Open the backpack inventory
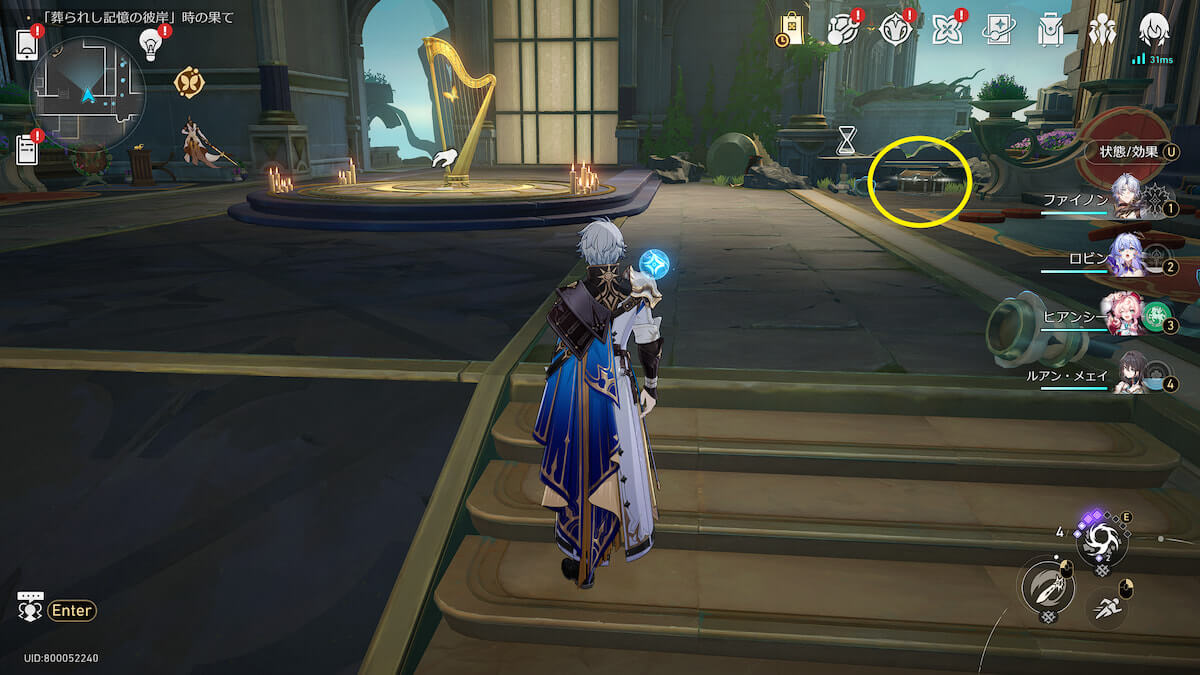The width and height of the screenshot is (1200, 675). coord(1049,30)
